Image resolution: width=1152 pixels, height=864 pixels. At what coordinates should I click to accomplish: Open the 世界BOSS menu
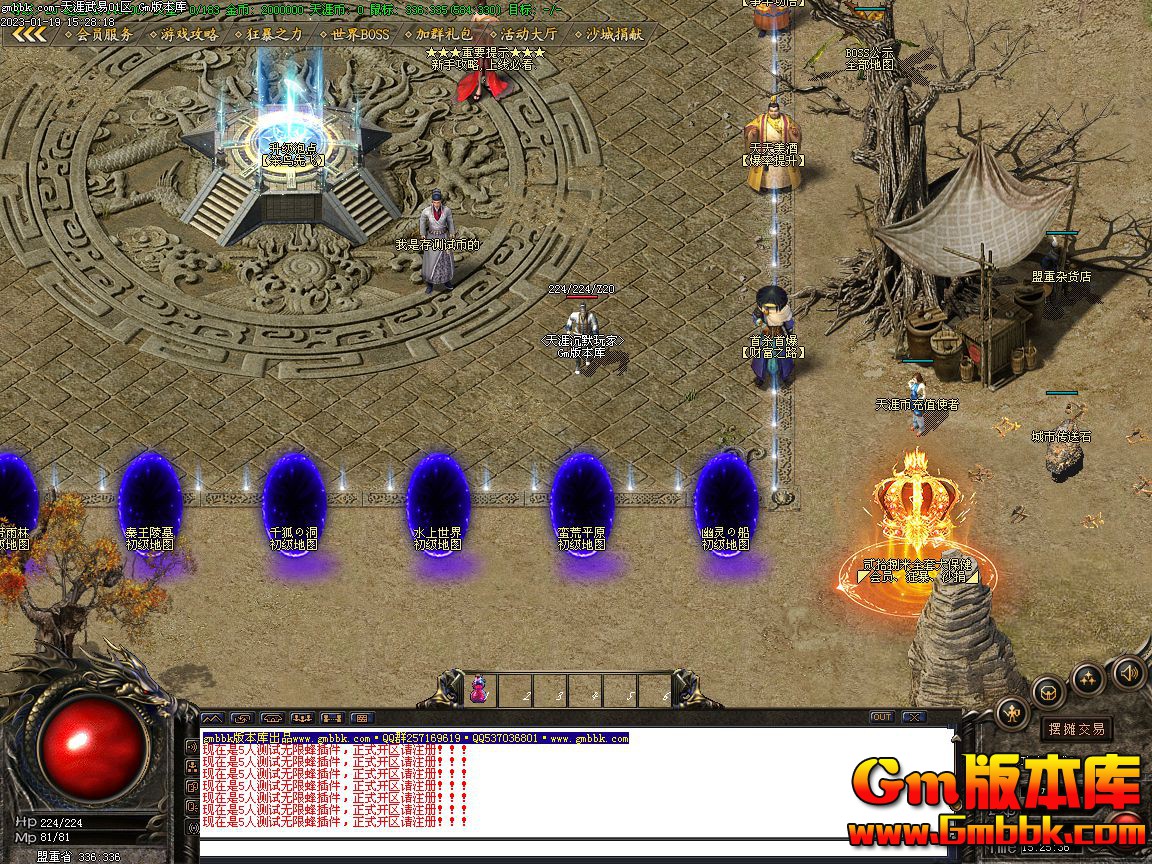353,34
